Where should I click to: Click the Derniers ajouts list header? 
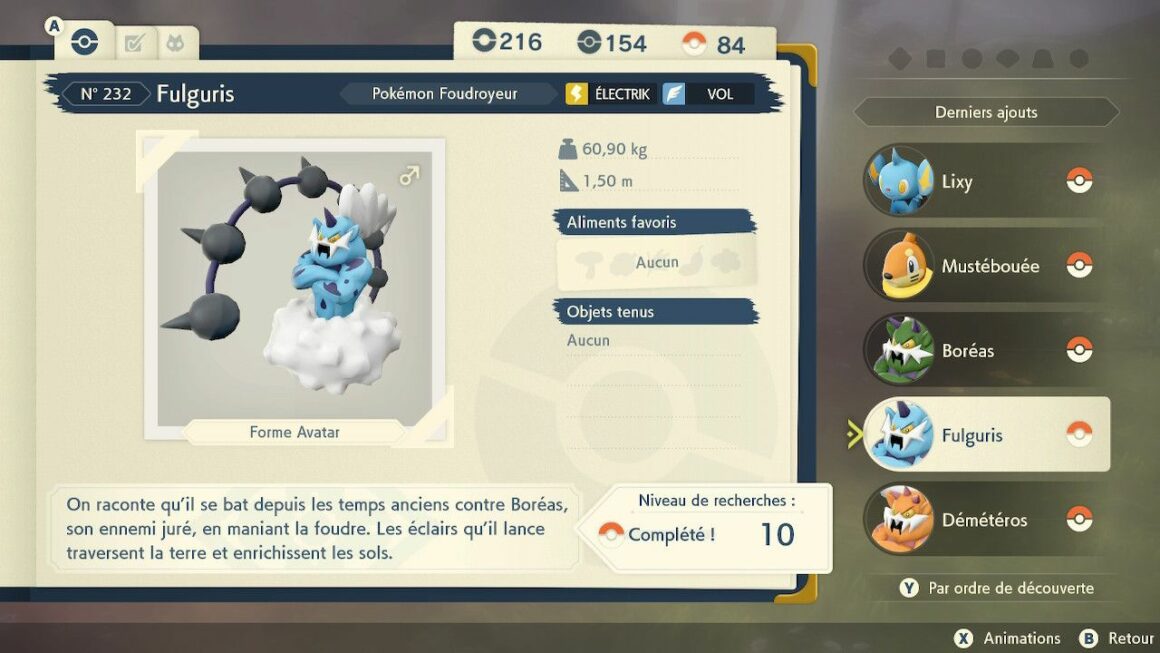(986, 112)
